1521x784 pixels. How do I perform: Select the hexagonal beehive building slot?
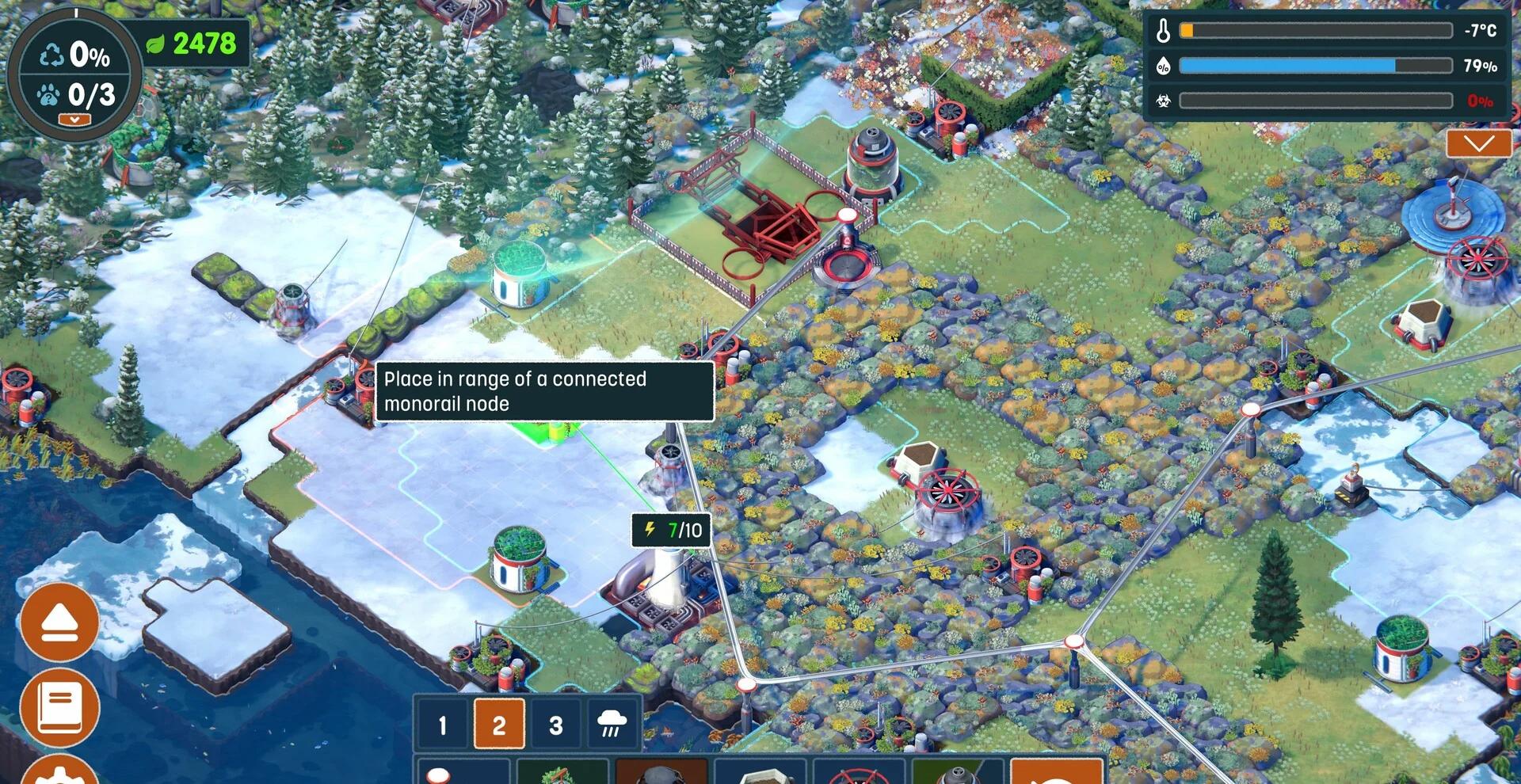760,773
